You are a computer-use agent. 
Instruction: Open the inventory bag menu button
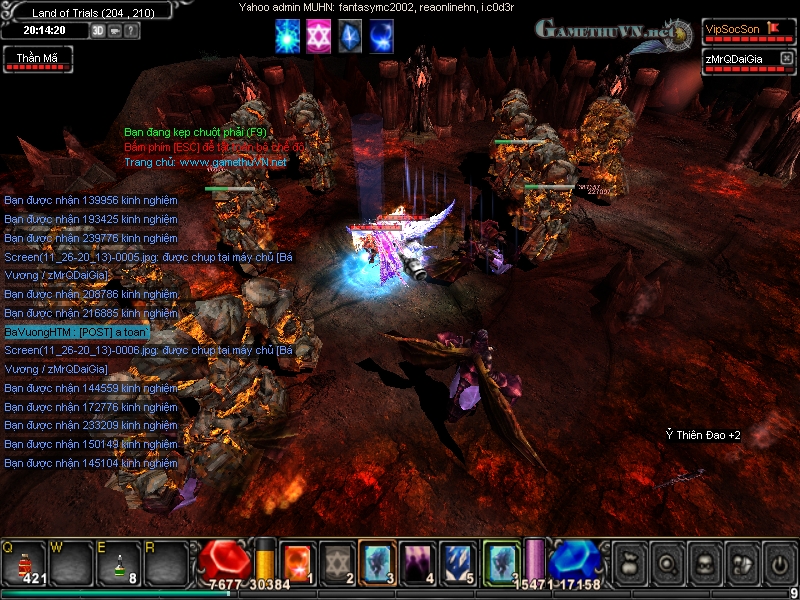tap(629, 562)
